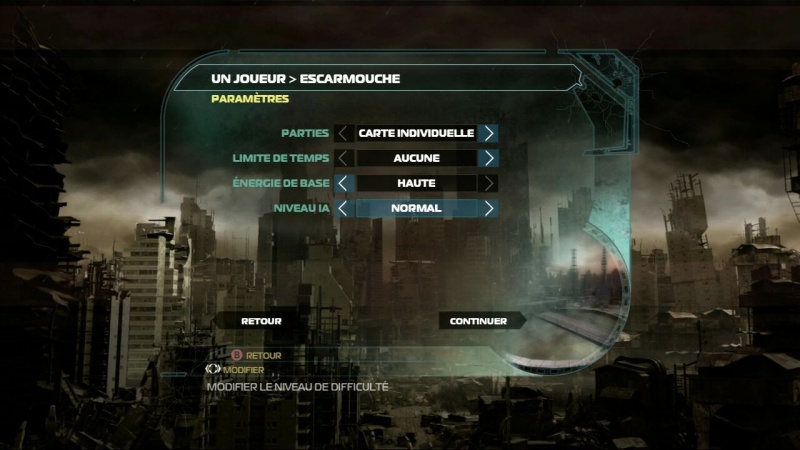
Task: Select the Aucune time limit value
Action: [415, 158]
